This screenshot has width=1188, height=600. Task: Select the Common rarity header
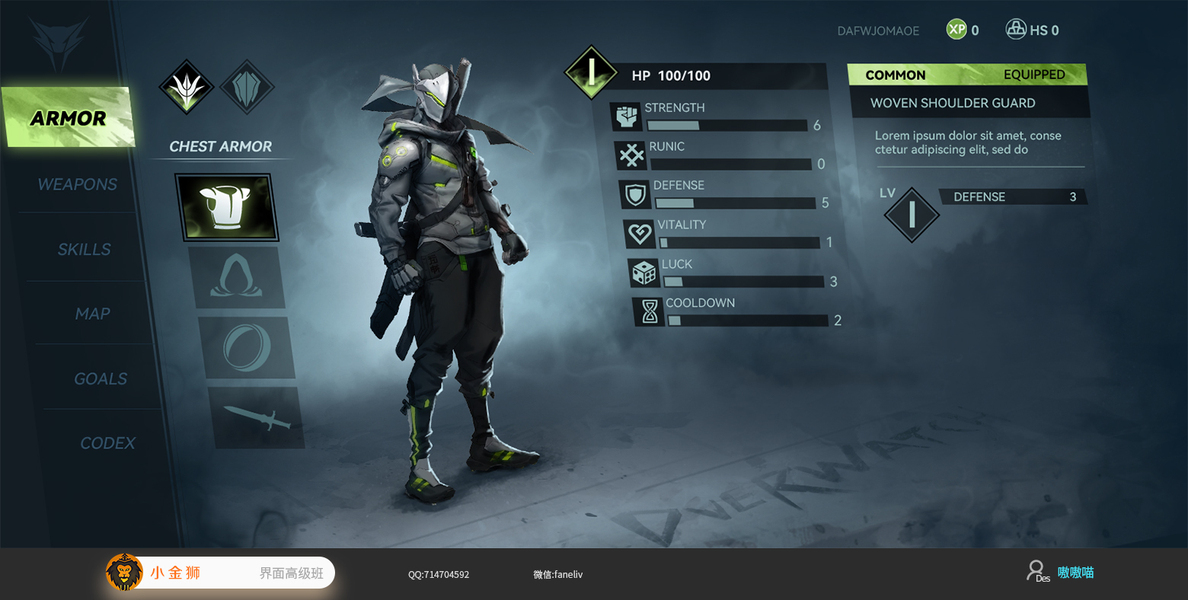(x=895, y=75)
